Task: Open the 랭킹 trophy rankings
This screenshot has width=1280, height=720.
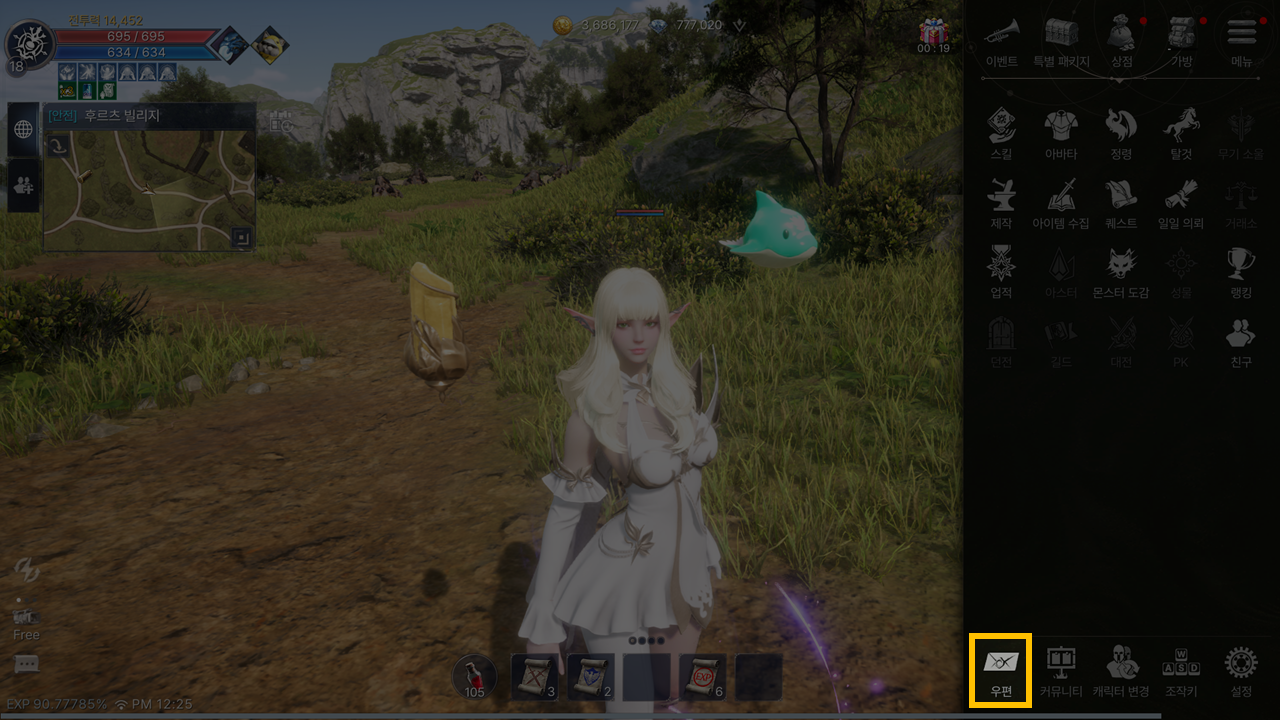Action: tap(1241, 271)
